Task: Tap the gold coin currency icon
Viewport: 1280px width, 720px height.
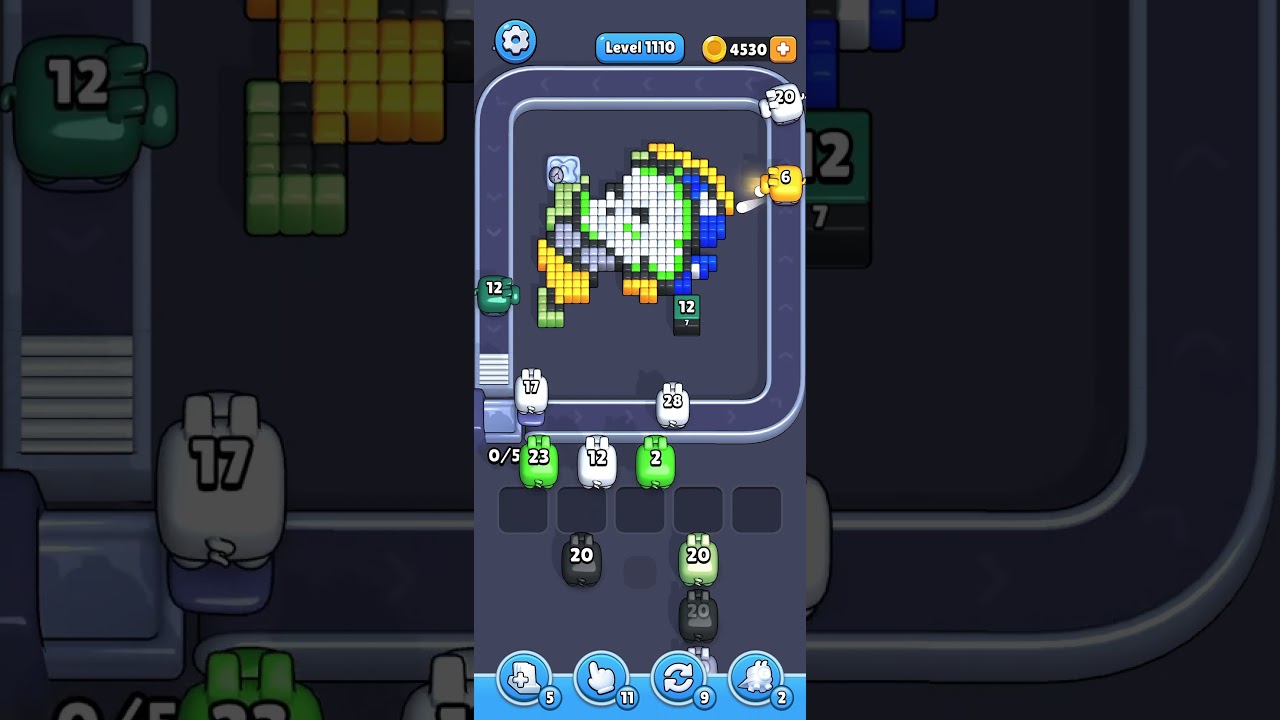Action: point(712,47)
